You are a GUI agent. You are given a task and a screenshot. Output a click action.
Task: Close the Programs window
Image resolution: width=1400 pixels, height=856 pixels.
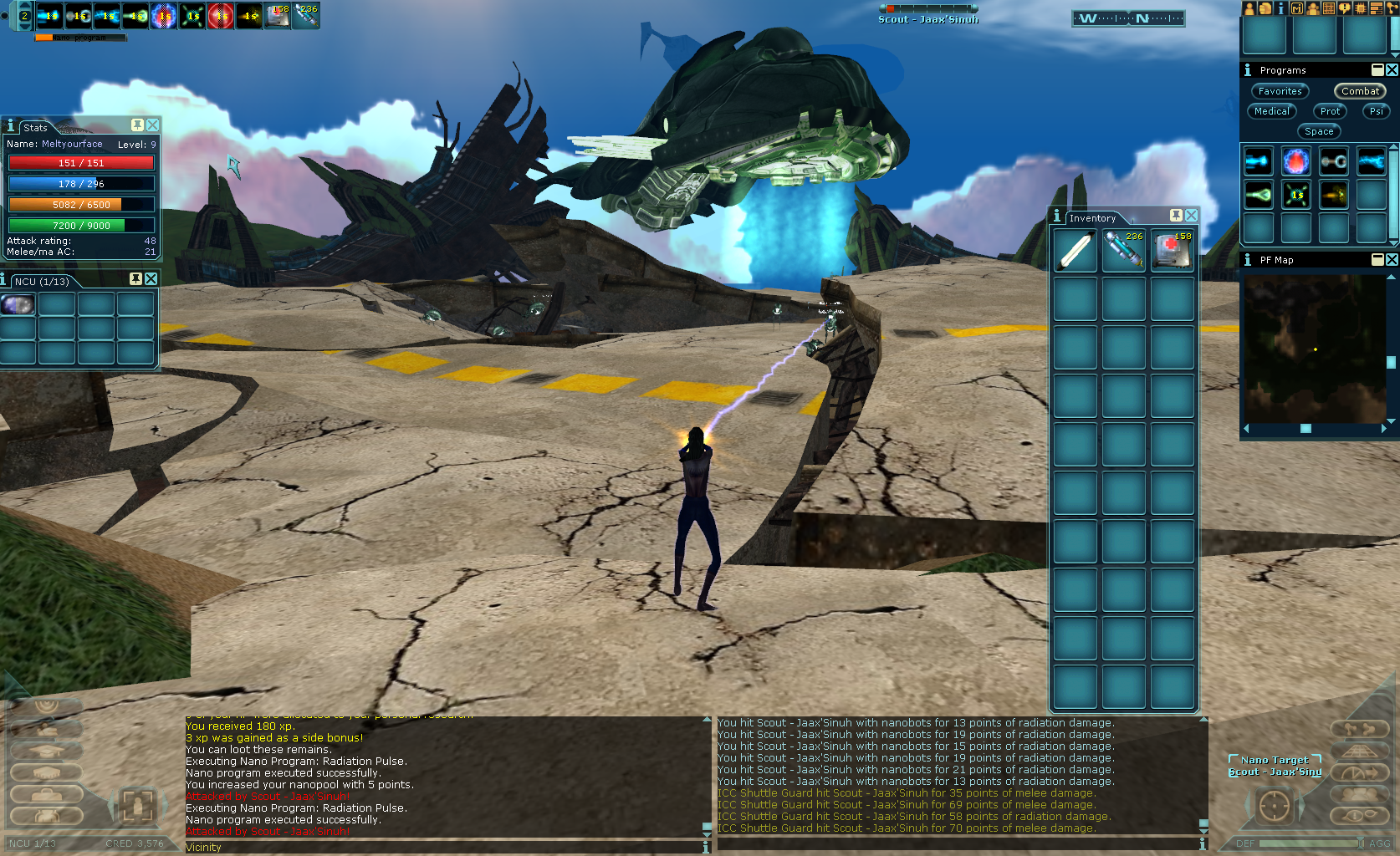1392,70
